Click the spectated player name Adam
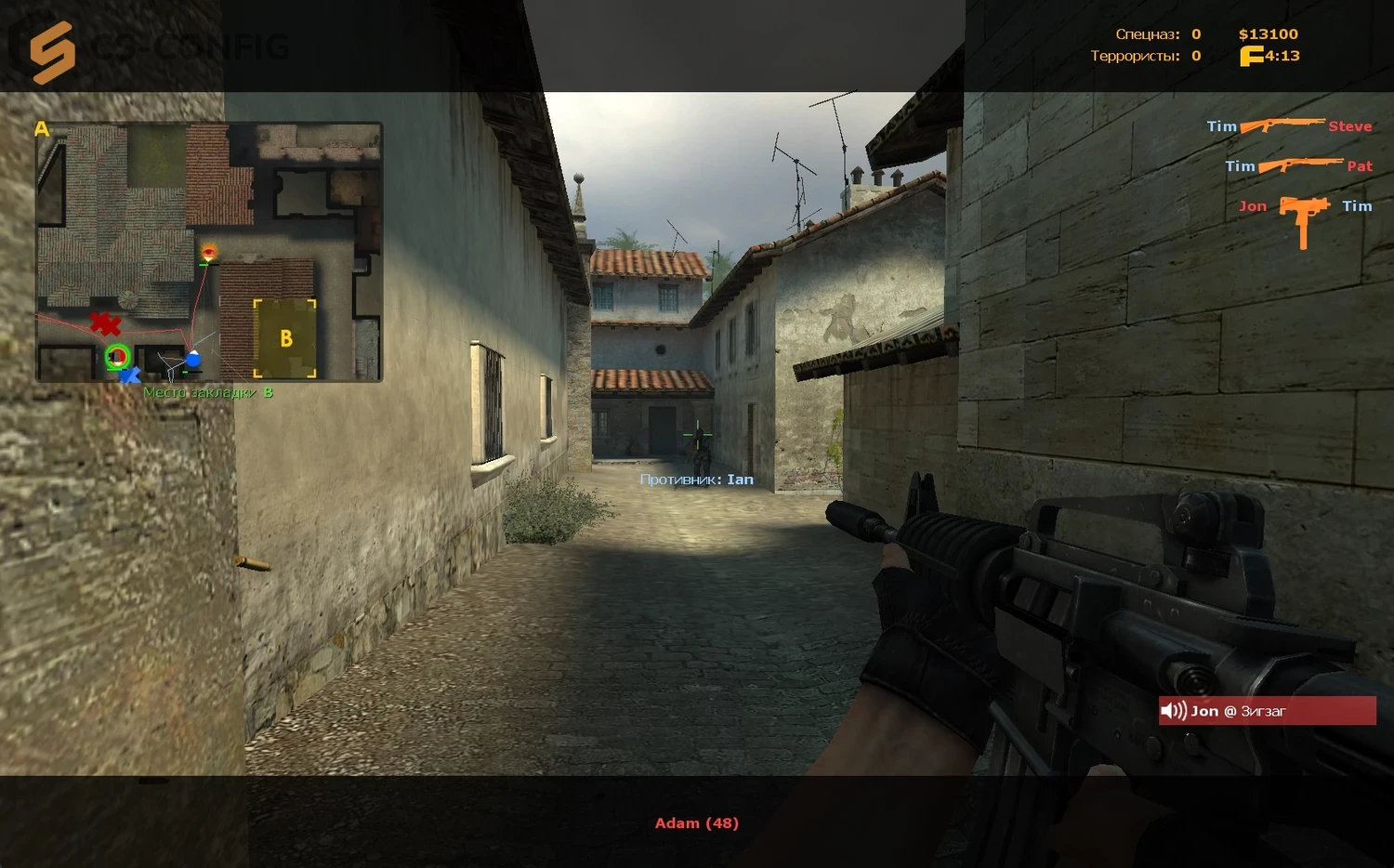Image resolution: width=1394 pixels, height=868 pixels. (x=696, y=822)
